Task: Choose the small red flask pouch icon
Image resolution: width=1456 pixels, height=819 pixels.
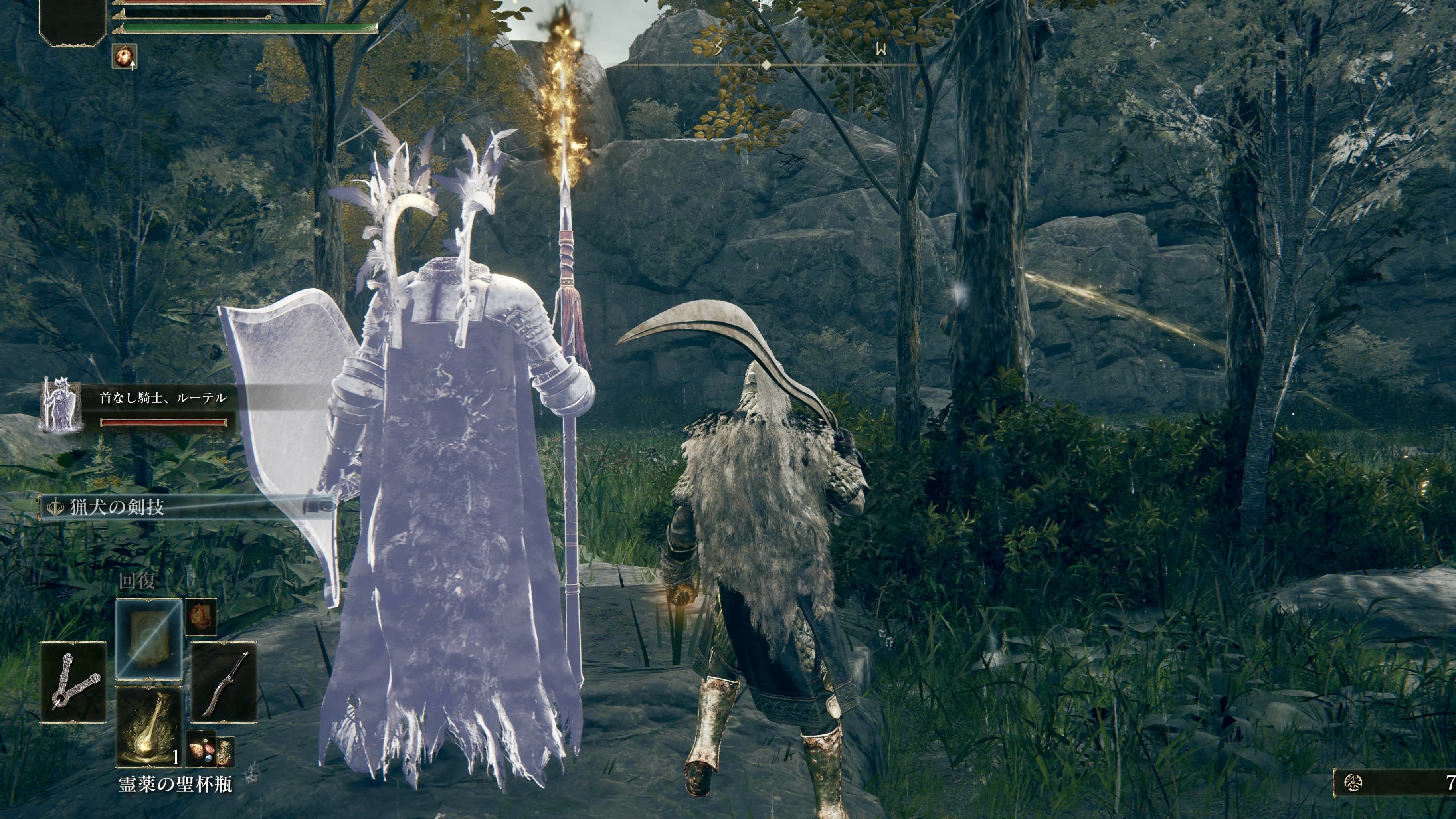Action: [224, 752]
